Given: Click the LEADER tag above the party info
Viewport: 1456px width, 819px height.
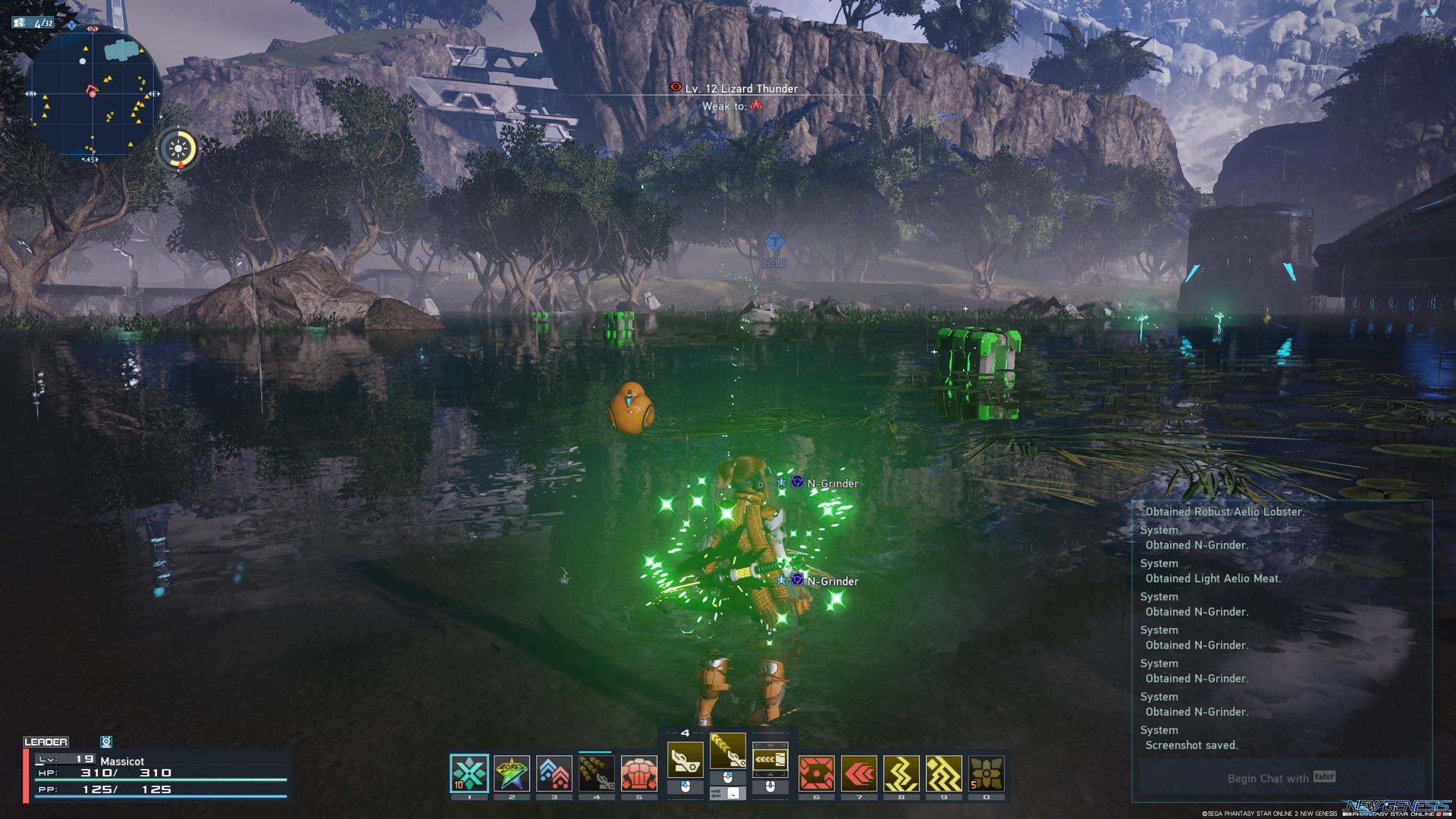Looking at the screenshot, I should coord(47,741).
